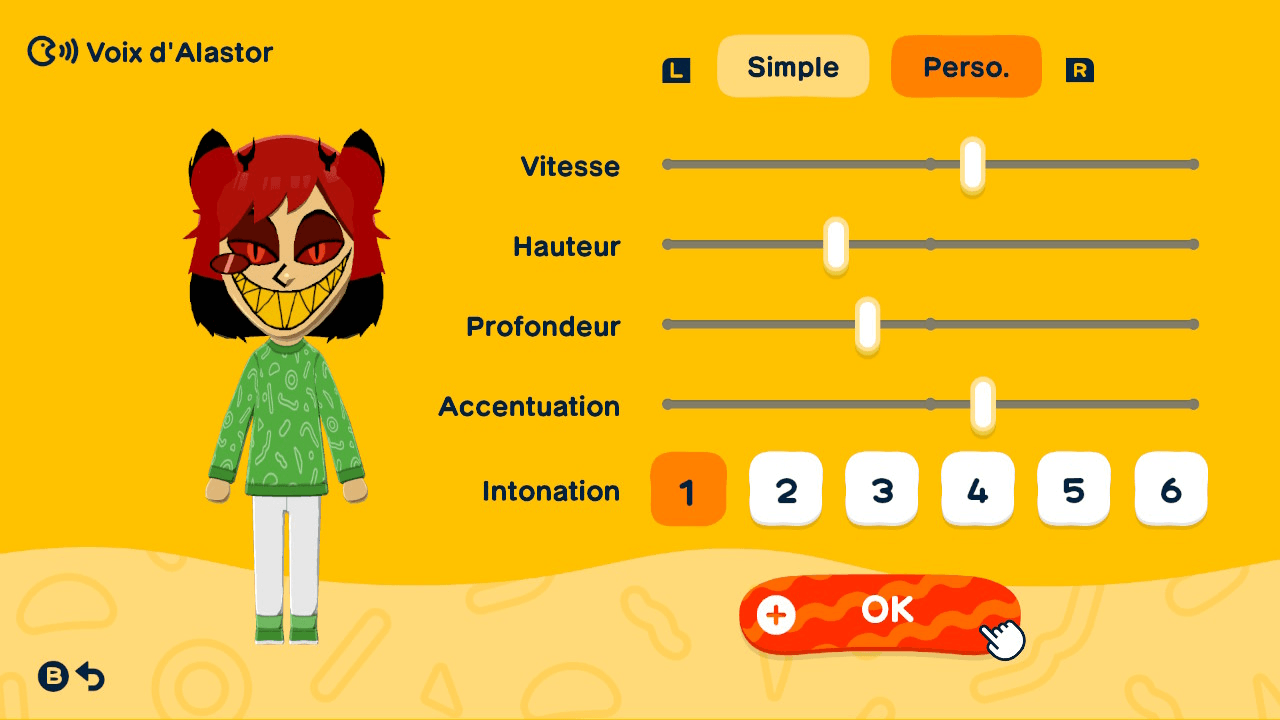This screenshot has height=720, width=1280.
Task: Click the B back arrow icon
Action: tap(70, 677)
